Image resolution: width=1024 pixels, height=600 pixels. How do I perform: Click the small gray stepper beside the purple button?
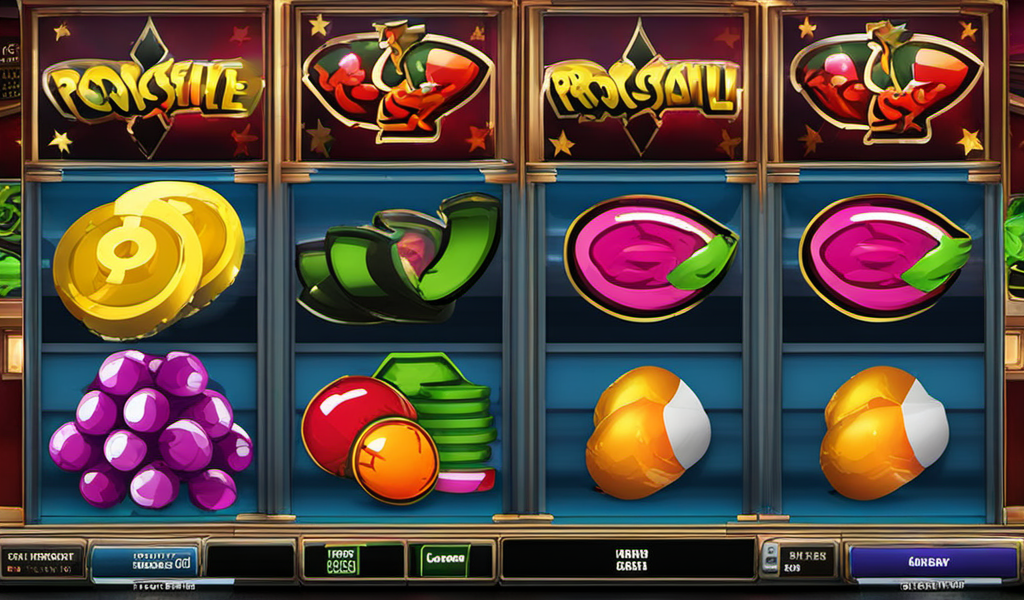tap(770, 560)
